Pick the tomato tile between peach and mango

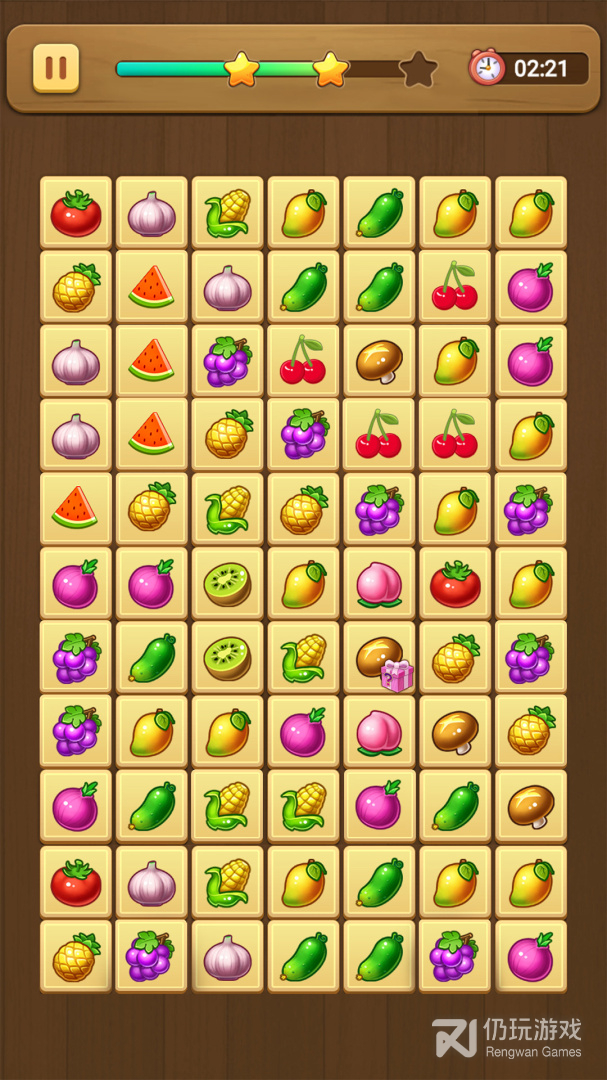[x=455, y=584]
